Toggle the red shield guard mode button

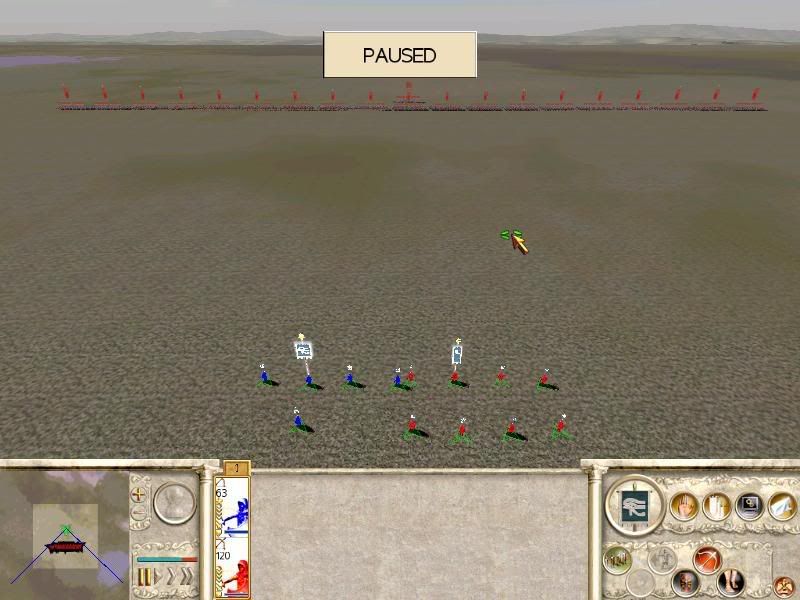(x=685, y=582)
